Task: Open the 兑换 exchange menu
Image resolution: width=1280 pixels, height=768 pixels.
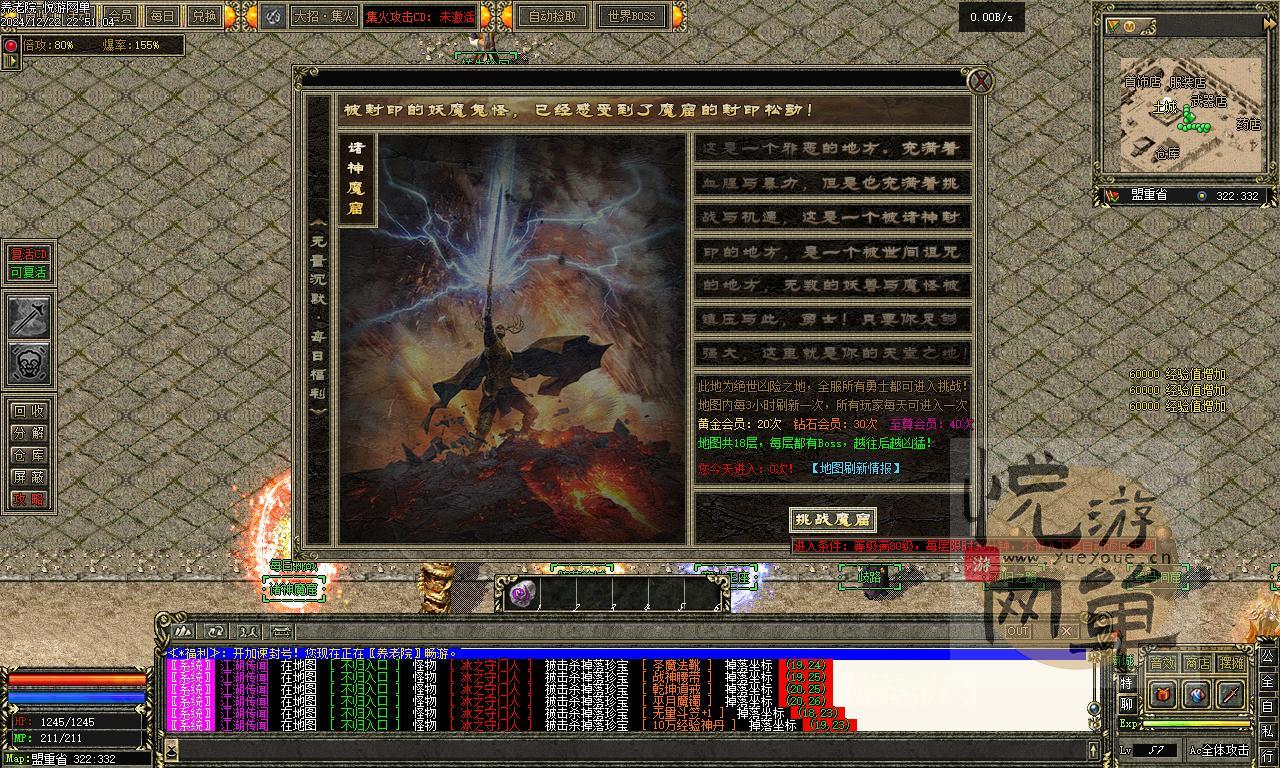Action: [204, 16]
